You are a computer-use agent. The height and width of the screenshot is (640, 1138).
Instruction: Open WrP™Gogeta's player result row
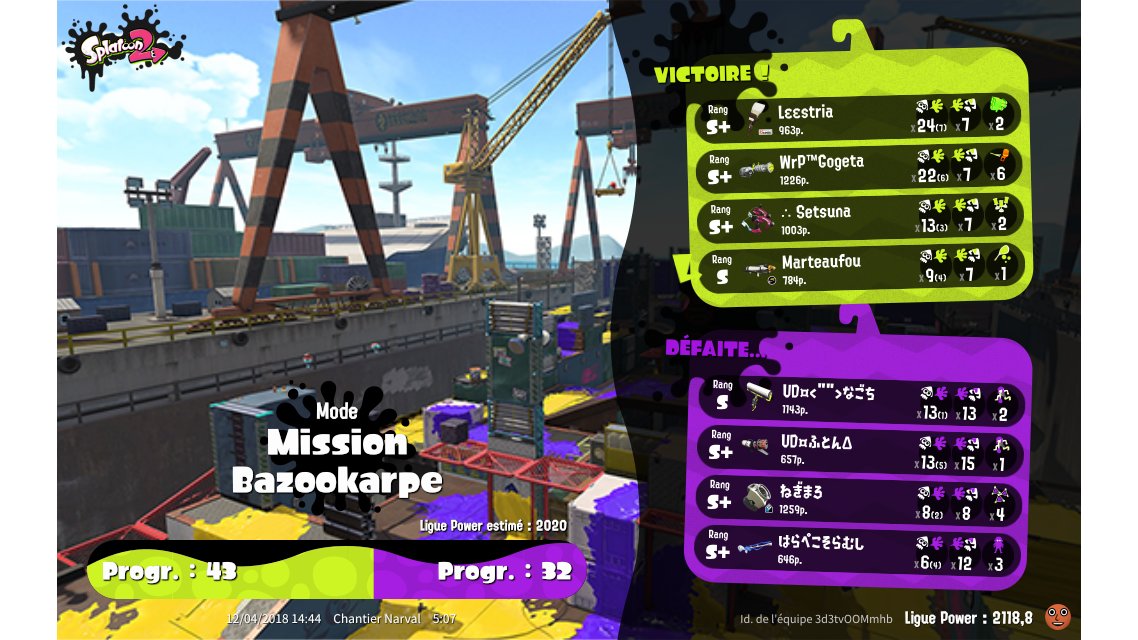[x=860, y=168]
